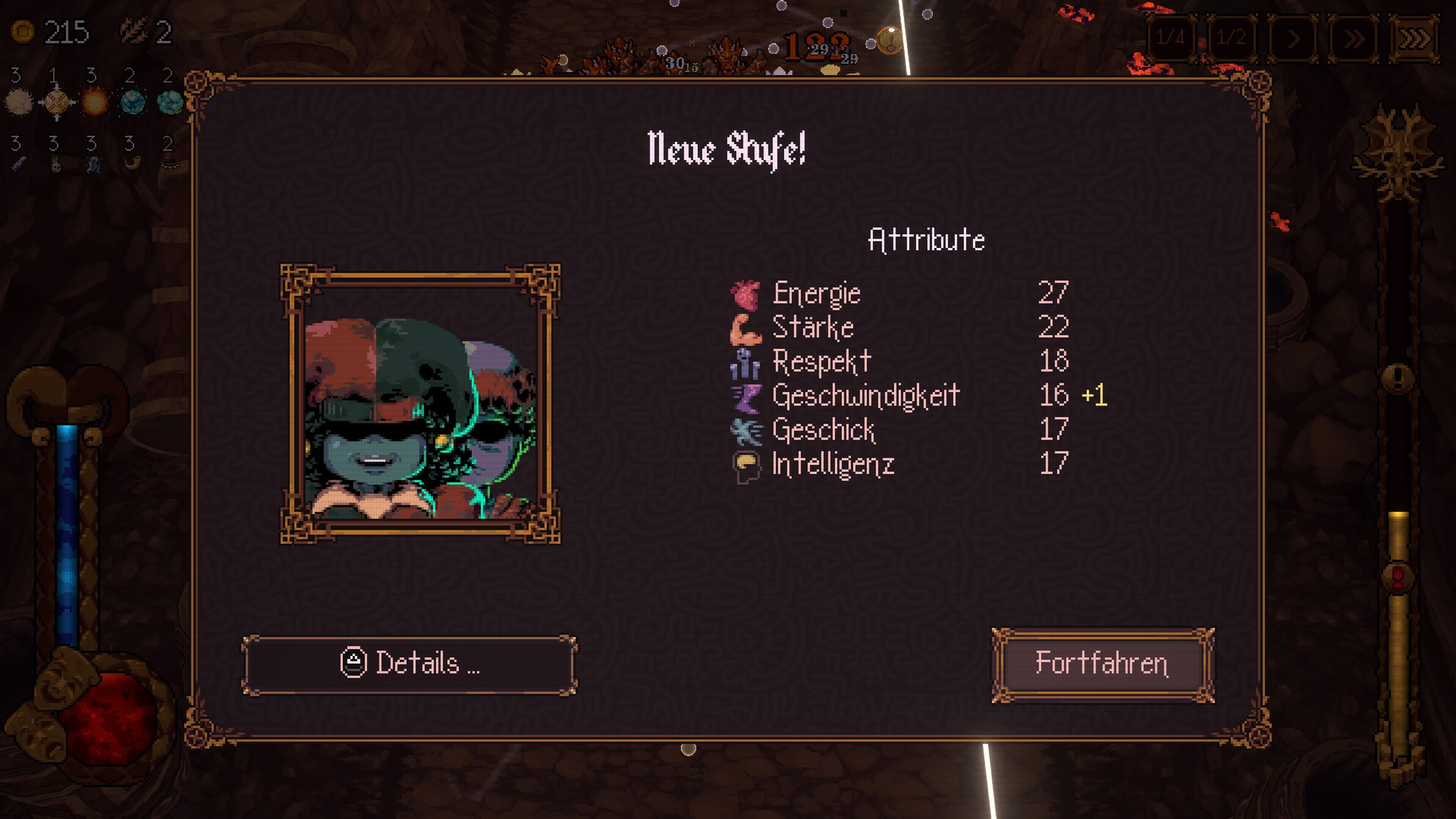1456x819 pixels.
Task: Inspect the blue ghost relic icon
Action: point(94,165)
